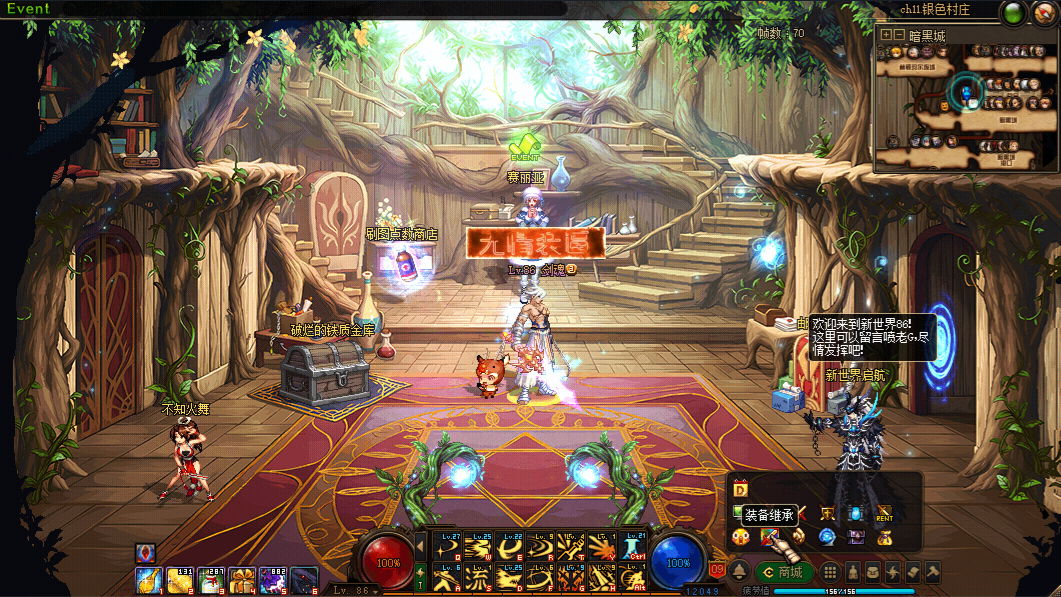Open the hammer icon menu button

[933, 572]
